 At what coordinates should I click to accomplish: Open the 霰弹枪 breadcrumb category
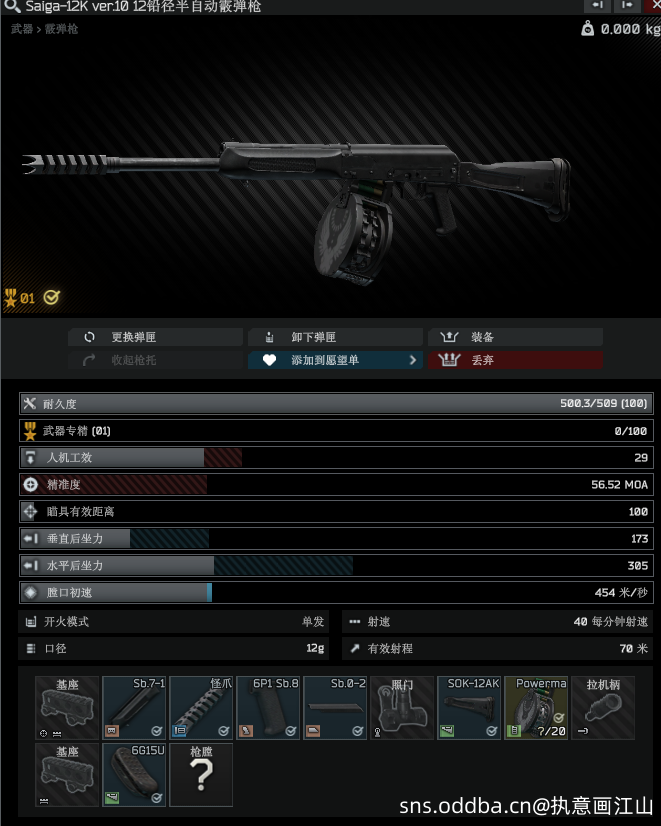coord(61,29)
